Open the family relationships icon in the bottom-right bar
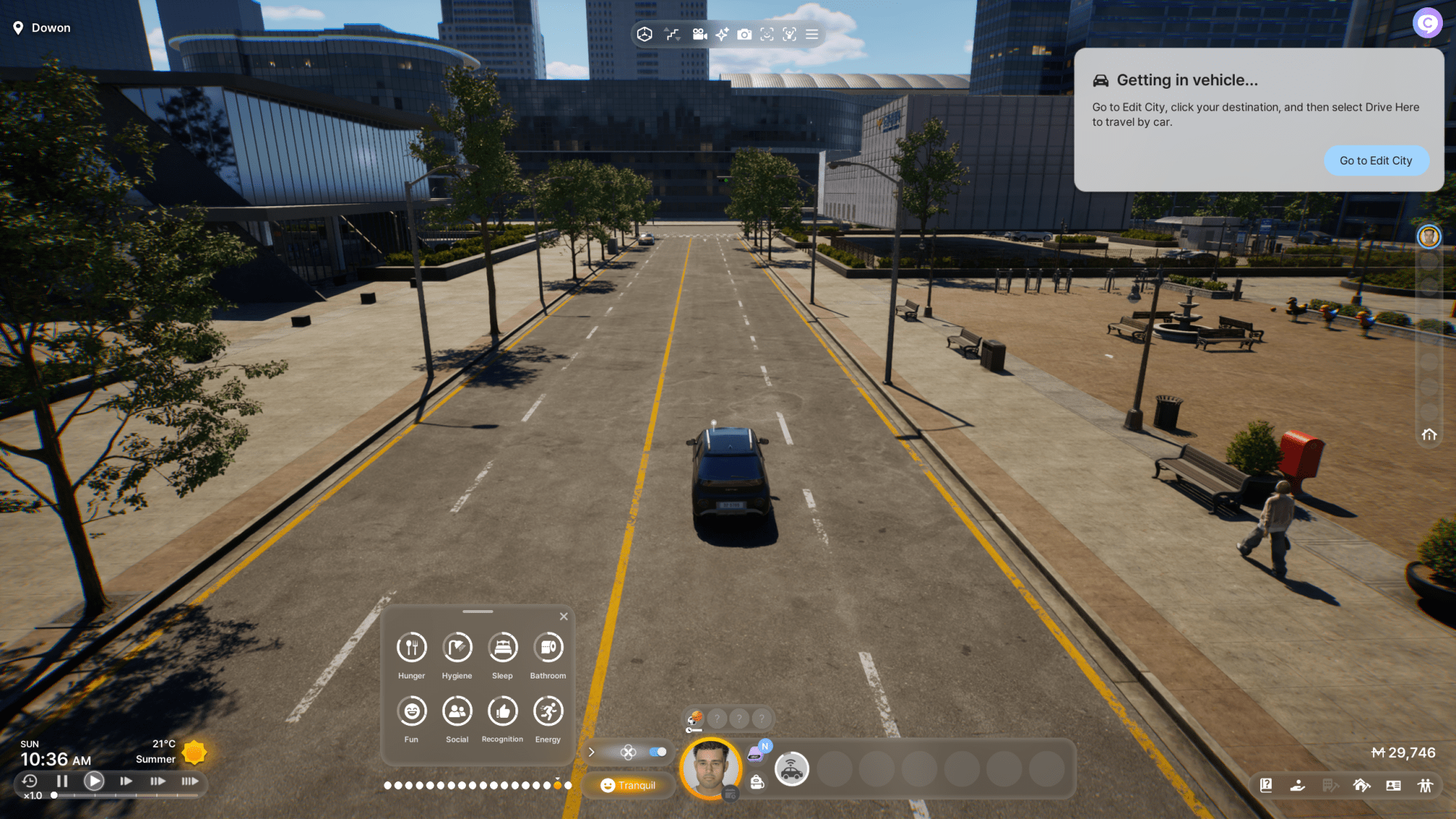Image resolution: width=1456 pixels, height=819 pixels. click(1425, 786)
